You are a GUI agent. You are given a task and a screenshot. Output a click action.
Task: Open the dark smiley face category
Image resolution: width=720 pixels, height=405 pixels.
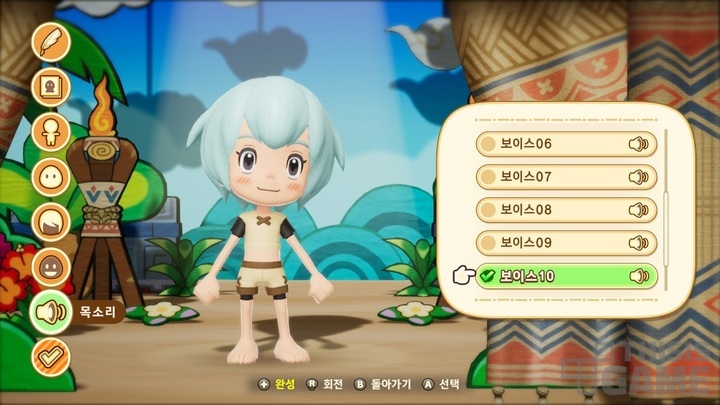pyautogui.click(x=50, y=266)
